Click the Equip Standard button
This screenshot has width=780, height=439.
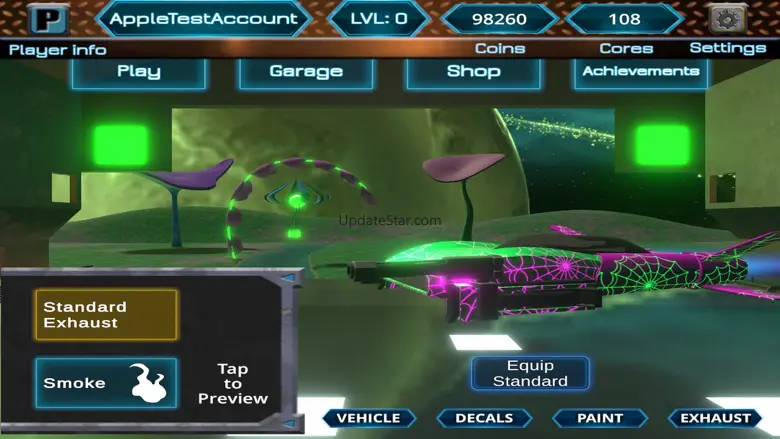pyautogui.click(x=530, y=373)
